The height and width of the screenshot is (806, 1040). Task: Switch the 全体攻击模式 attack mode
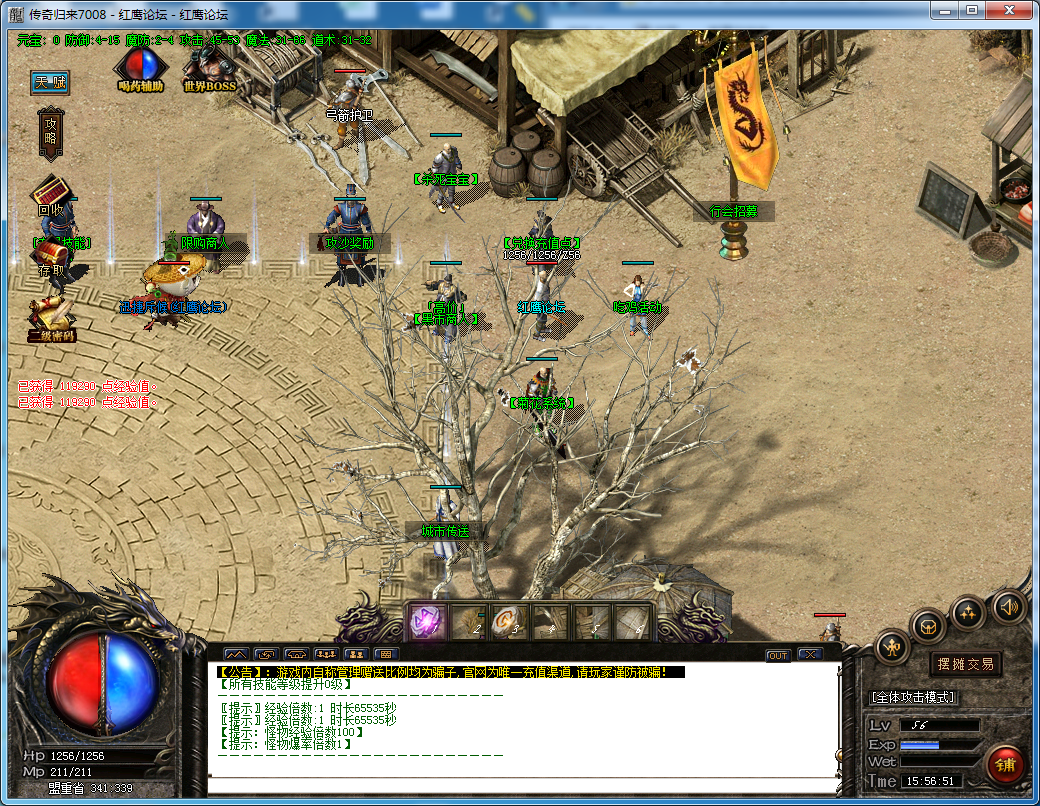pos(913,697)
